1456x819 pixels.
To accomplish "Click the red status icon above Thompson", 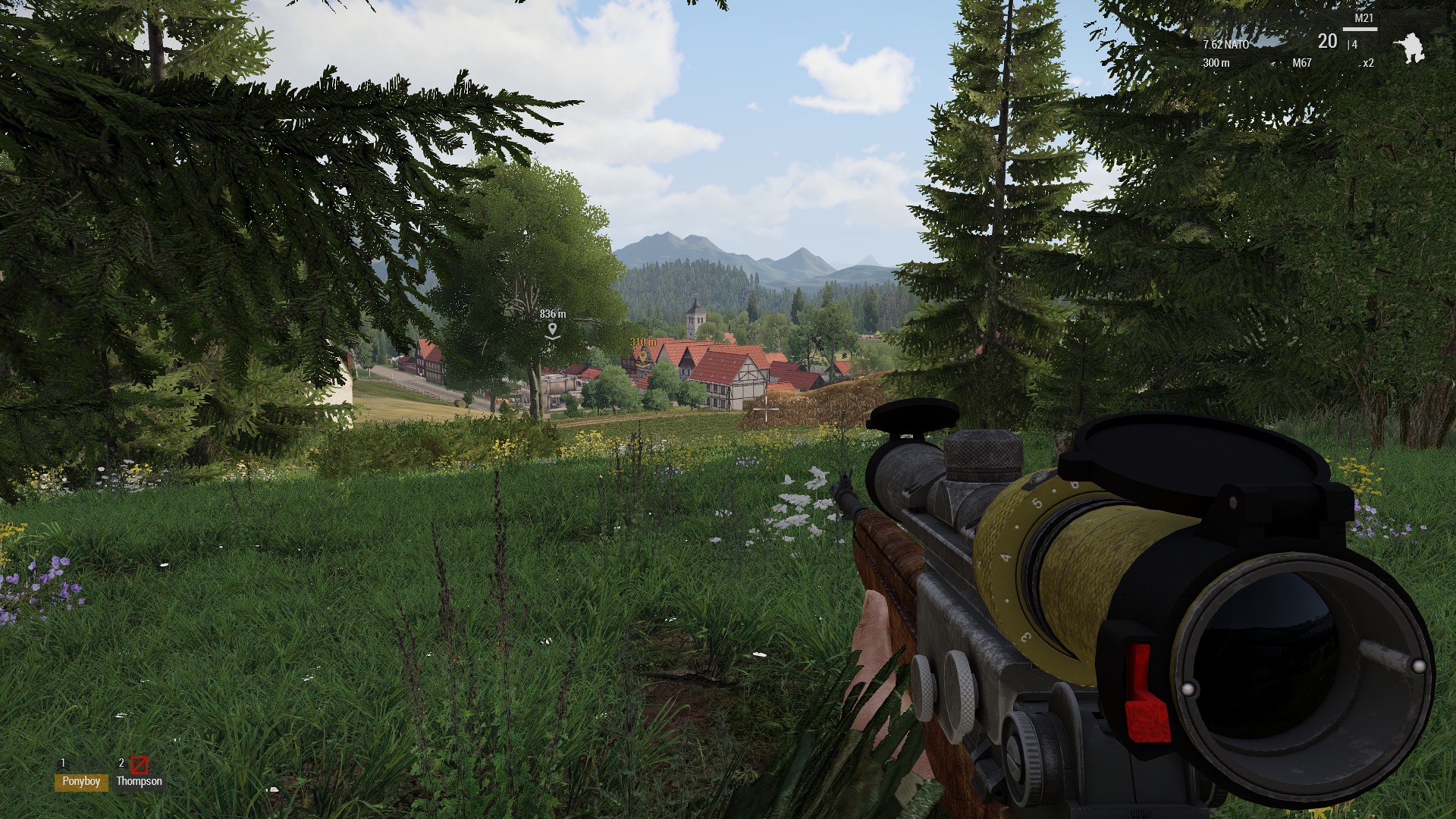I will pyautogui.click(x=139, y=764).
